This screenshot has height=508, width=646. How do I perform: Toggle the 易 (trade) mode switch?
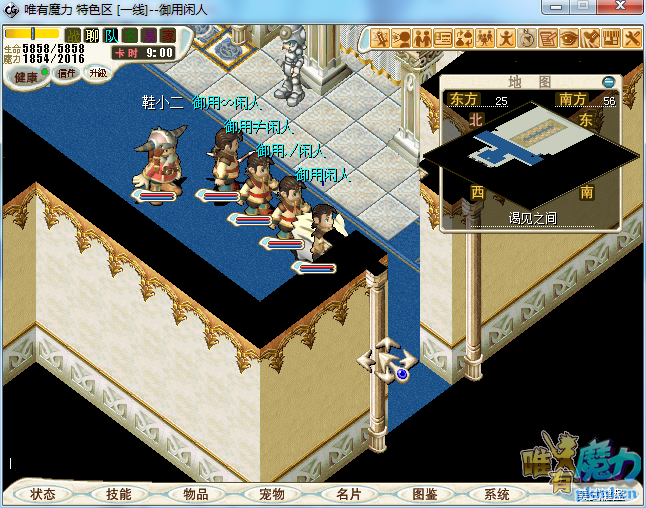tap(149, 36)
